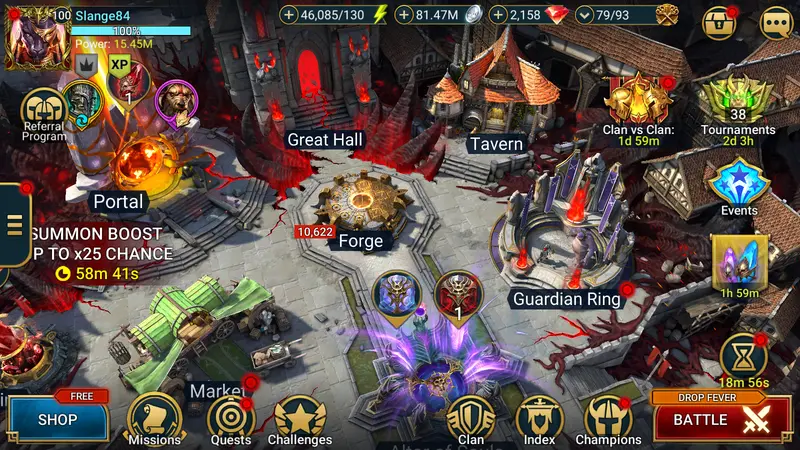Image resolution: width=800 pixels, height=450 pixels.
Task: Expand the side menu tab
Action: click(x=14, y=223)
